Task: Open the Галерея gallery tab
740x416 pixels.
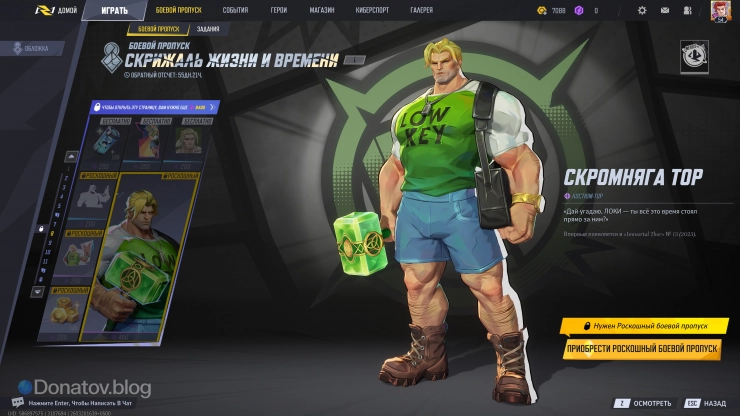Action: click(421, 11)
